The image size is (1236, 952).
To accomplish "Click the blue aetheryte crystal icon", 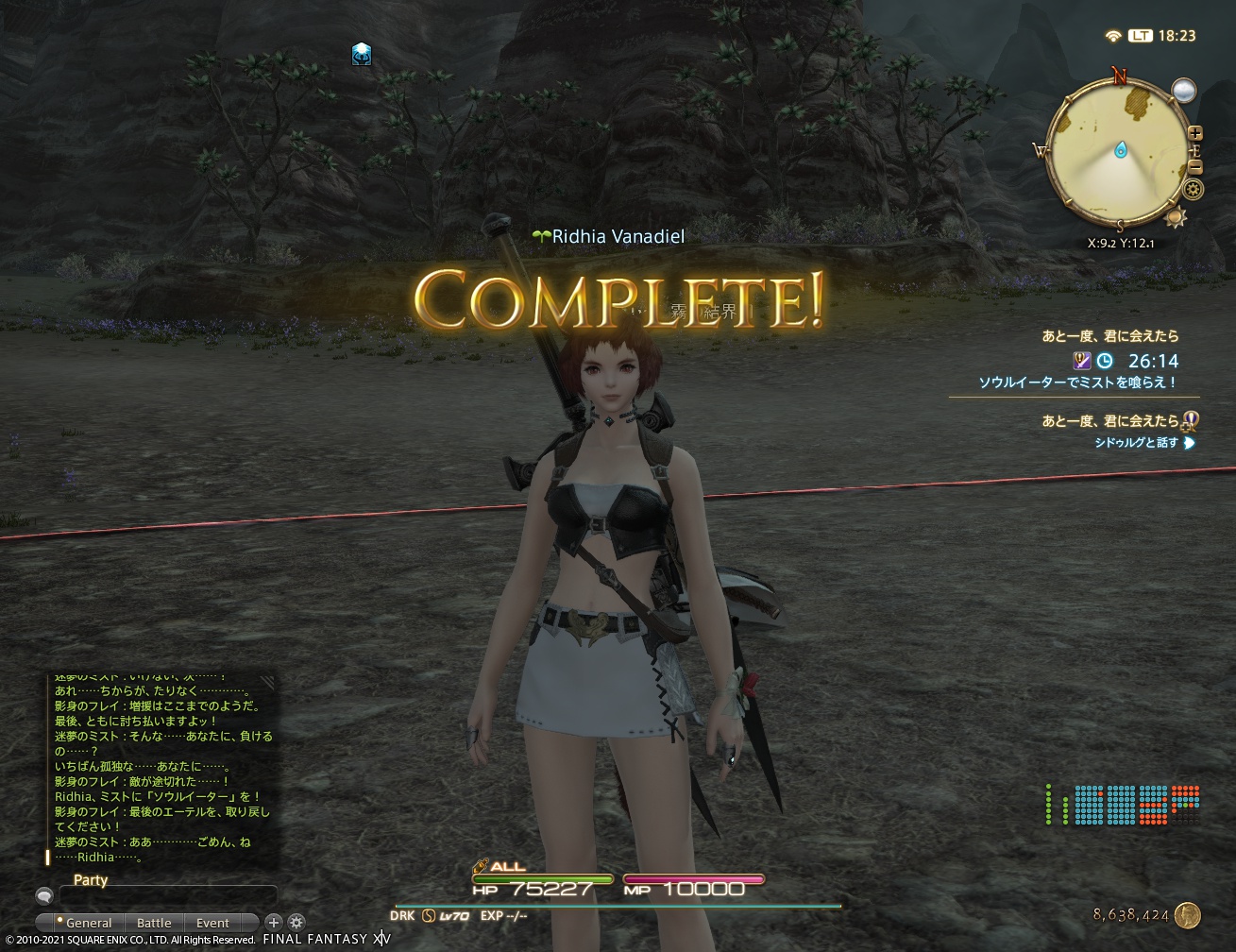I will pyautogui.click(x=361, y=55).
